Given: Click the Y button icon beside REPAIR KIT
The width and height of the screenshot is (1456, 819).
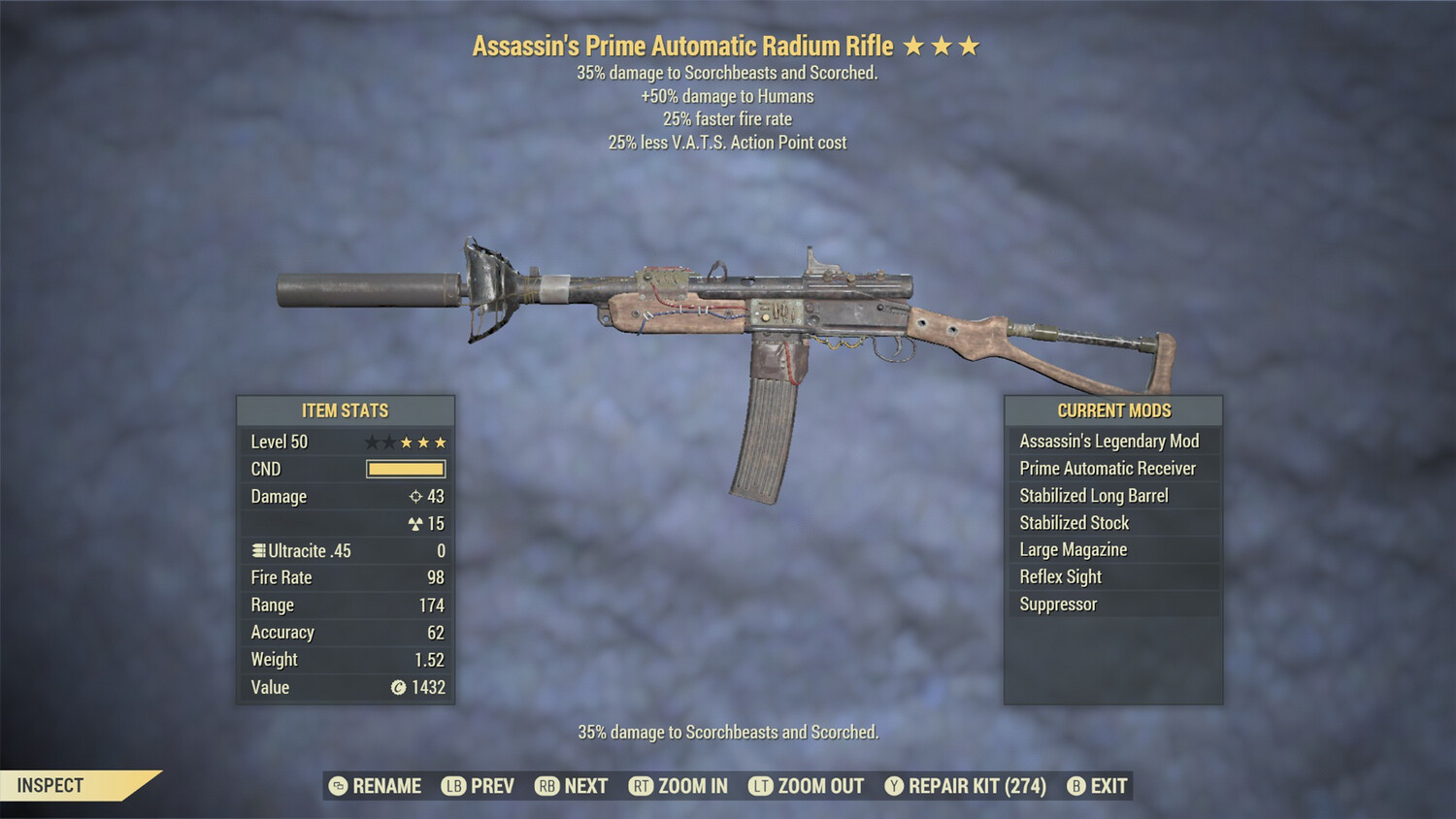Looking at the screenshot, I should pyautogui.click(x=893, y=786).
